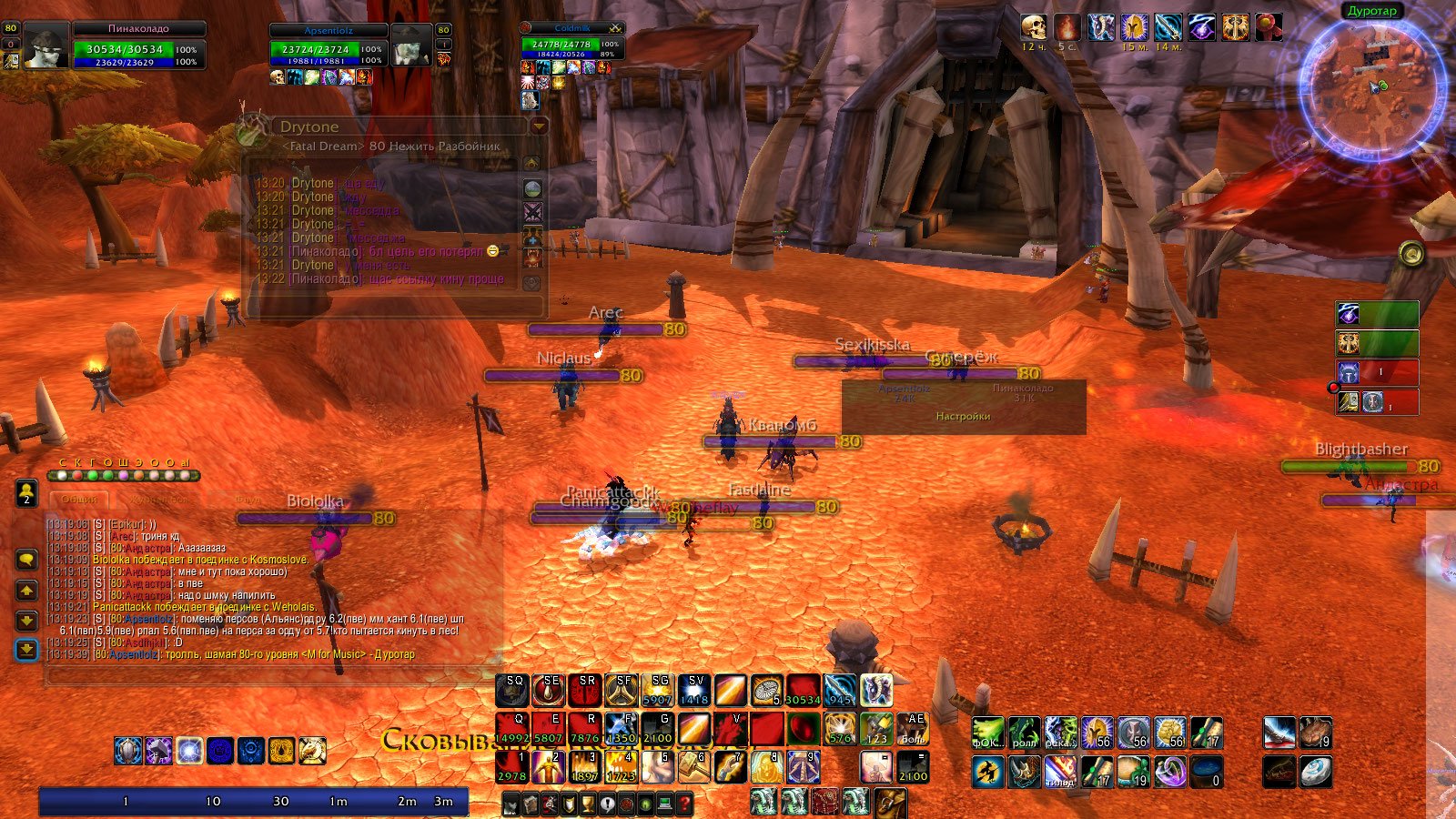Click the Настройки label in the meter panel
Screen dimensions: 1456x819
(963, 417)
